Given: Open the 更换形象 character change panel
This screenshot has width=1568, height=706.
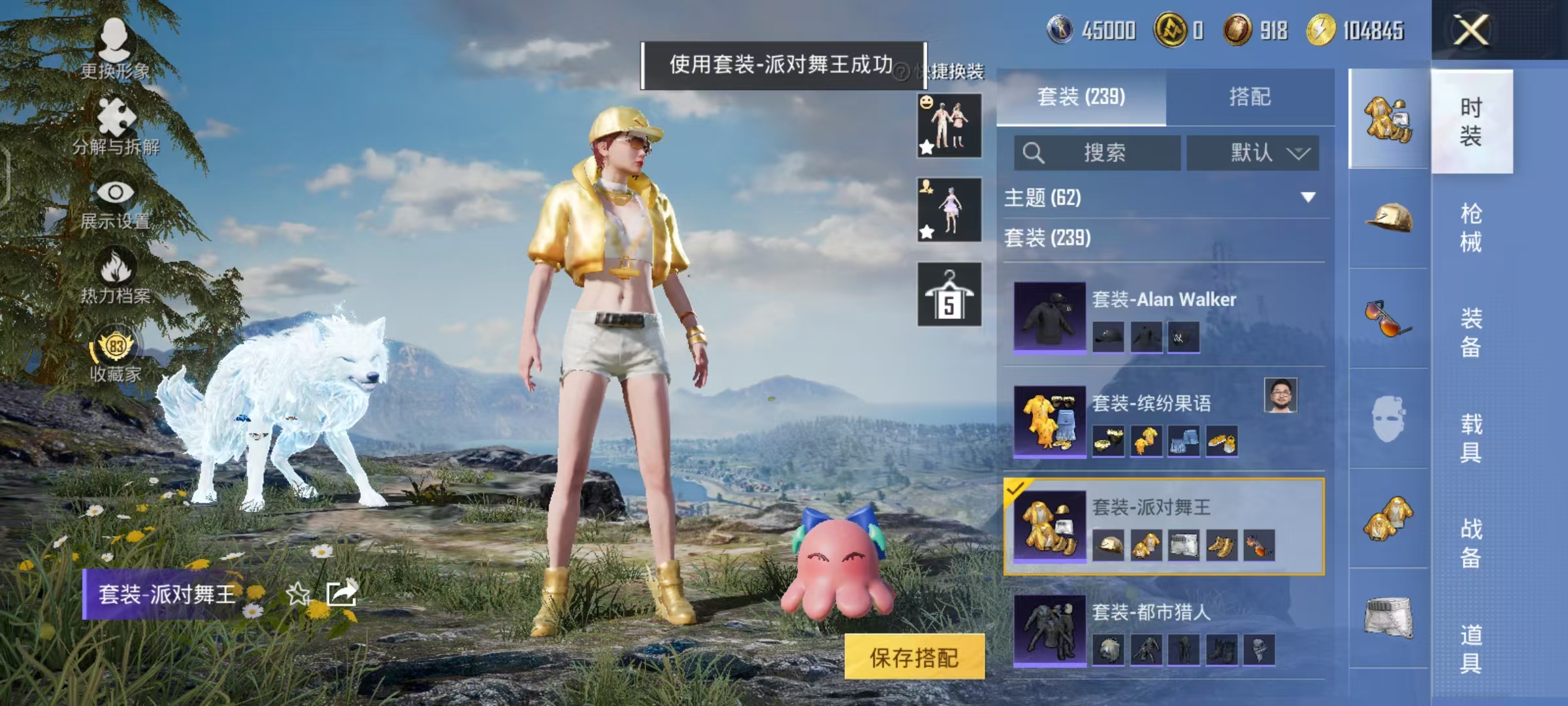Looking at the screenshot, I should tap(114, 49).
